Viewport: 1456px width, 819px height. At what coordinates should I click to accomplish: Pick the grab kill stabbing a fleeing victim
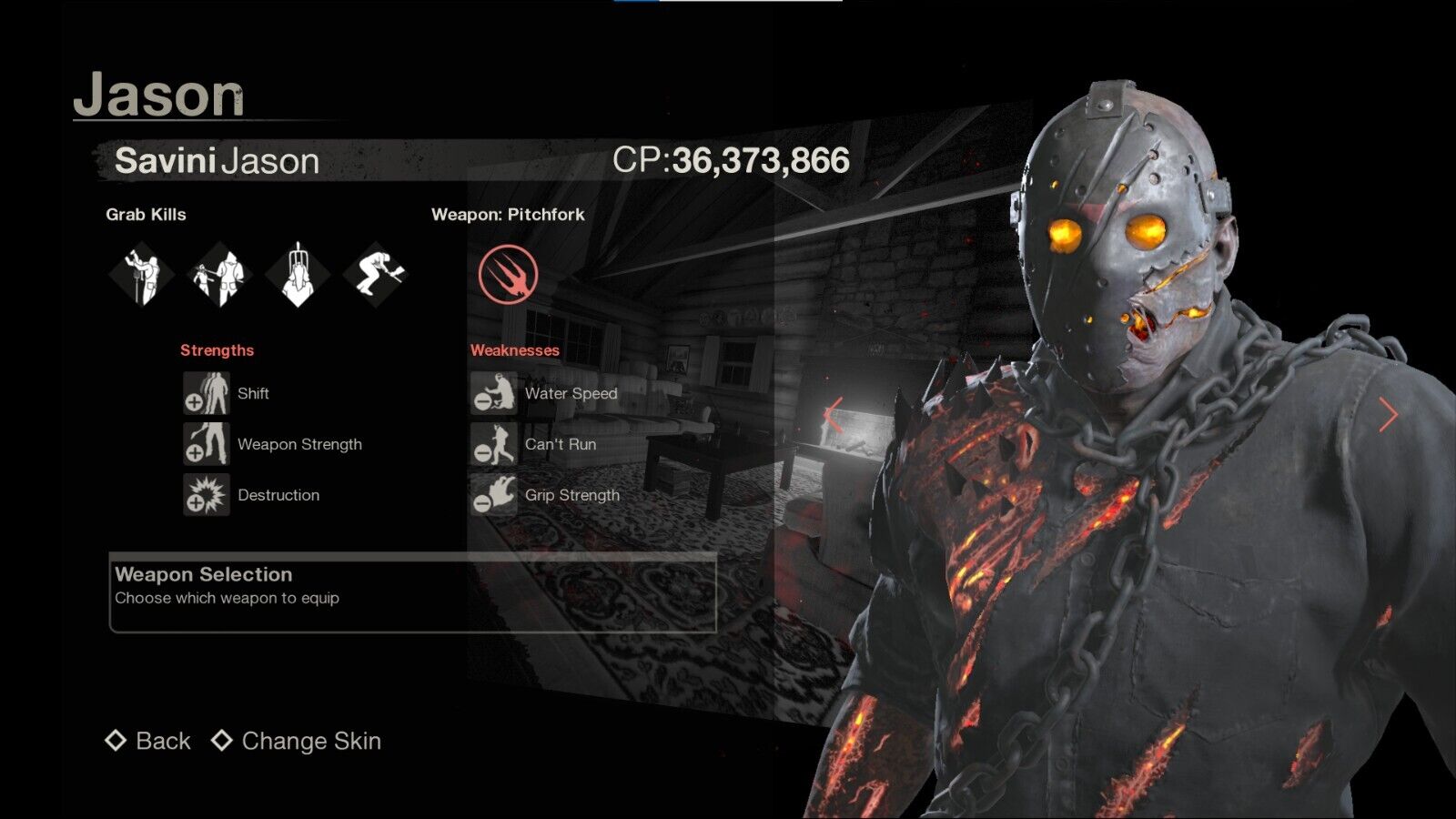point(219,274)
